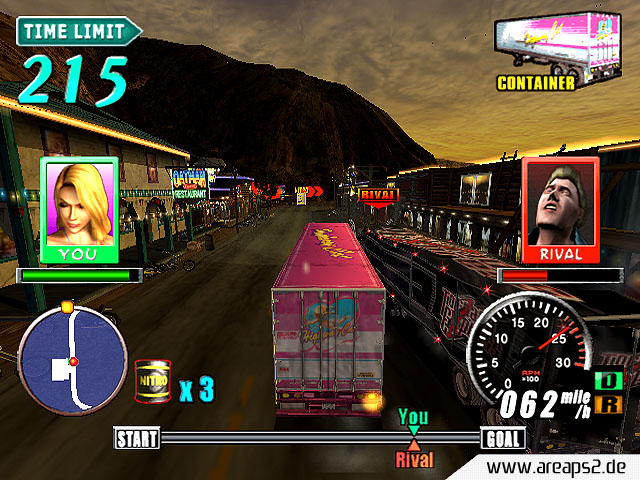Click the blonde YOU player portrait
The width and height of the screenshot is (640, 480).
[80, 210]
